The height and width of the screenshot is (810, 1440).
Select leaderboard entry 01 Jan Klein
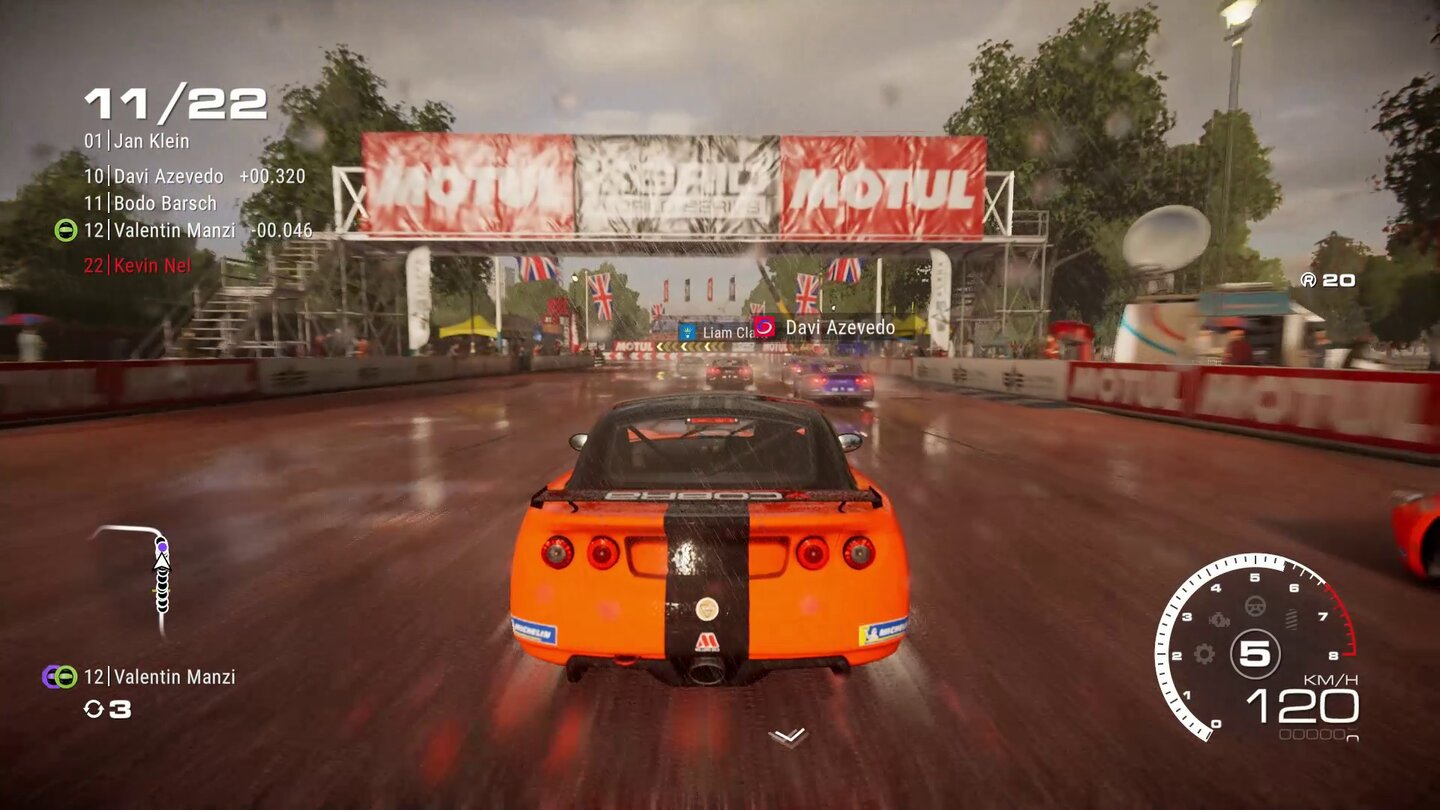[x=137, y=142]
